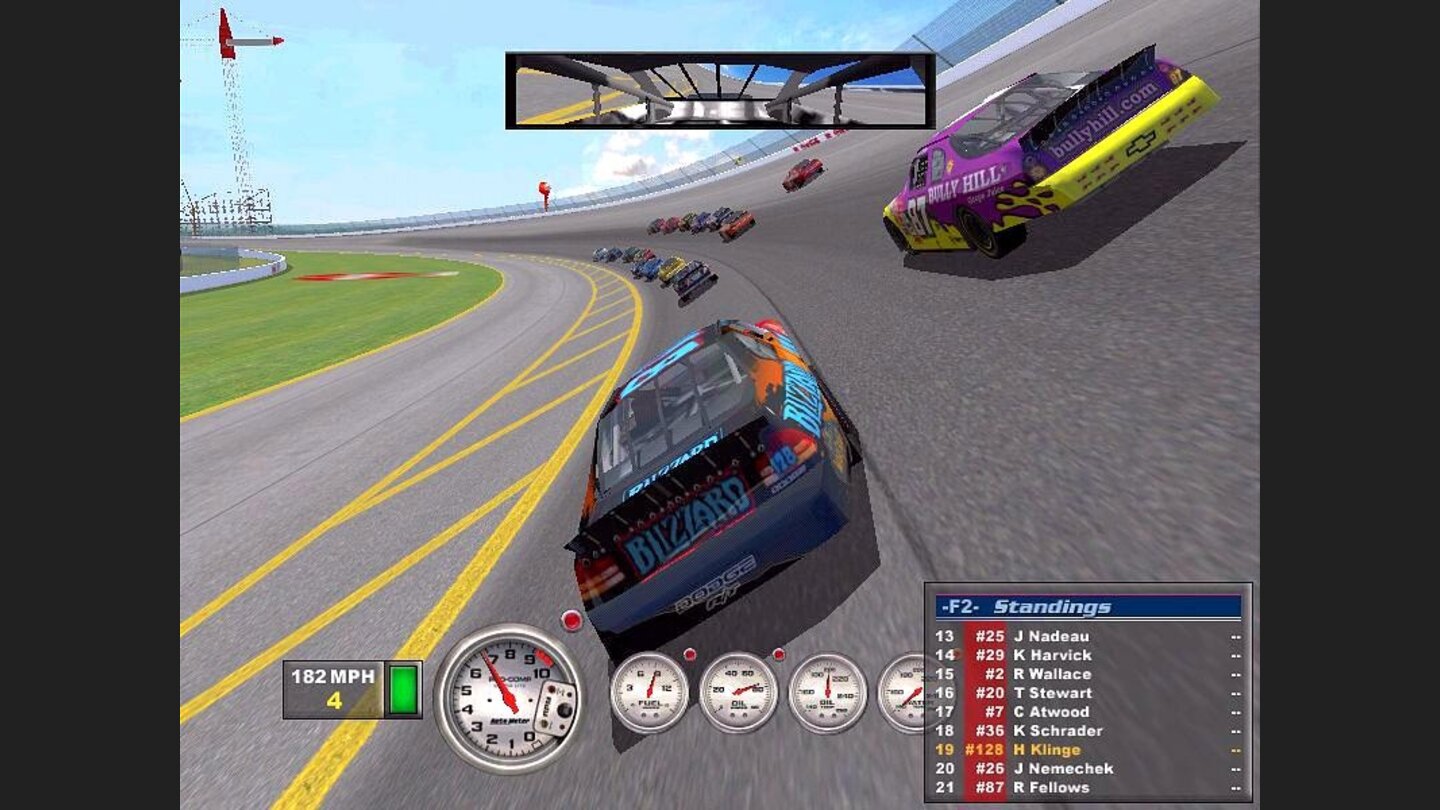Click the gear indicator showing 4
1440x810 pixels.
333,703
